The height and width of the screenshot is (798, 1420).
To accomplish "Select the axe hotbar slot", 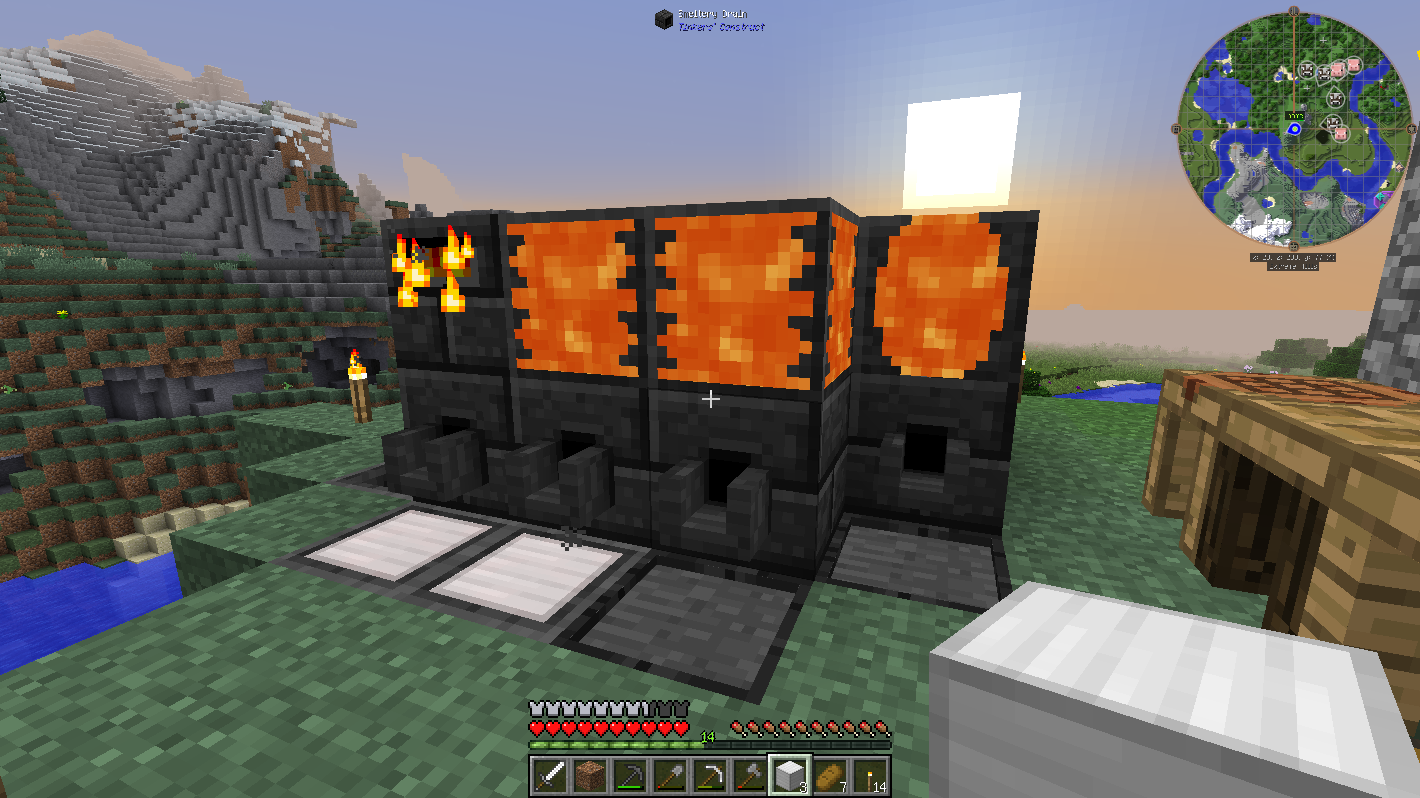I will (749, 775).
